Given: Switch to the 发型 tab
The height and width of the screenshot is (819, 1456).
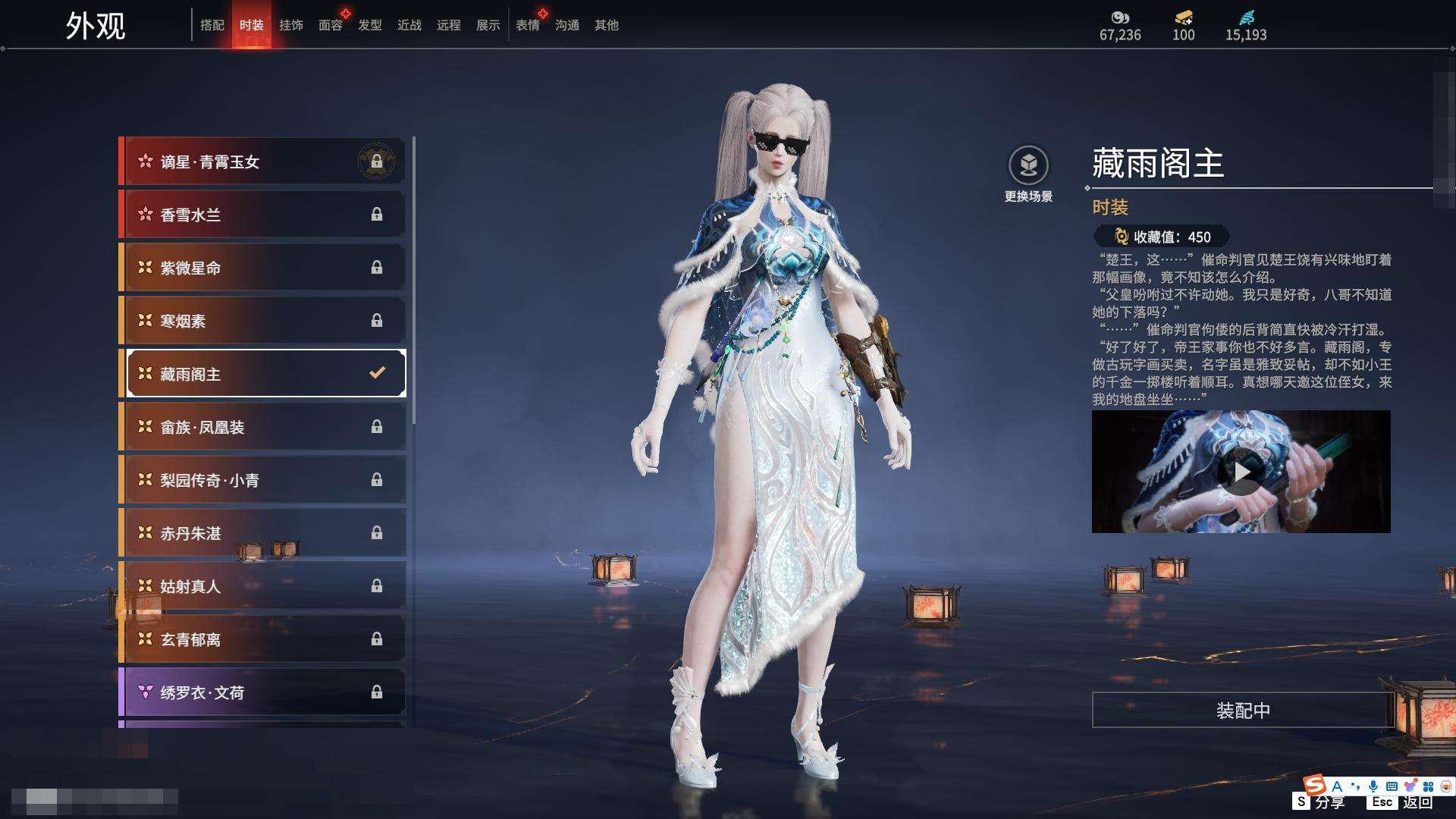Looking at the screenshot, I should (370, 25).
